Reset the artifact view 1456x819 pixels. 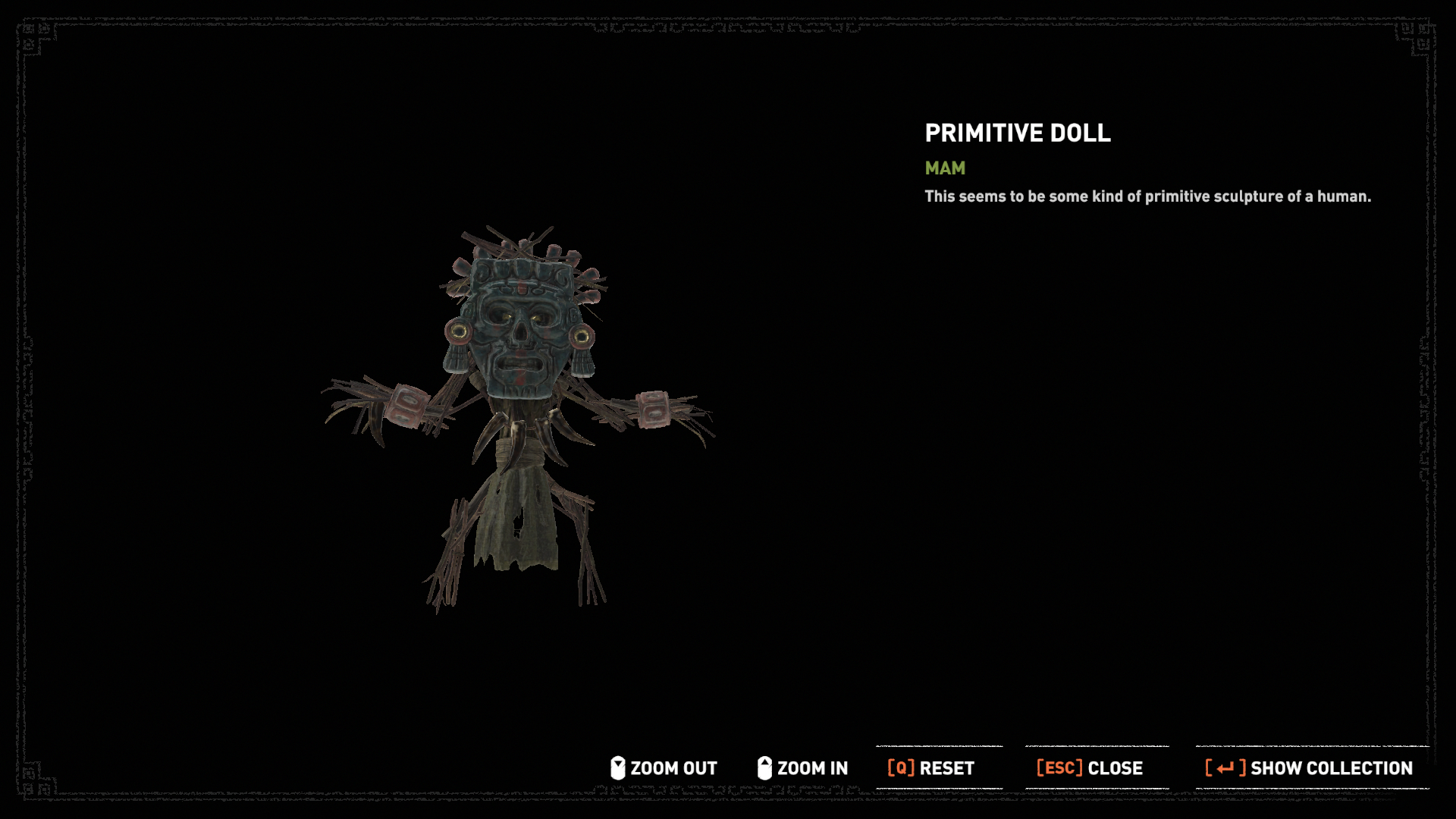click(932, 768)
